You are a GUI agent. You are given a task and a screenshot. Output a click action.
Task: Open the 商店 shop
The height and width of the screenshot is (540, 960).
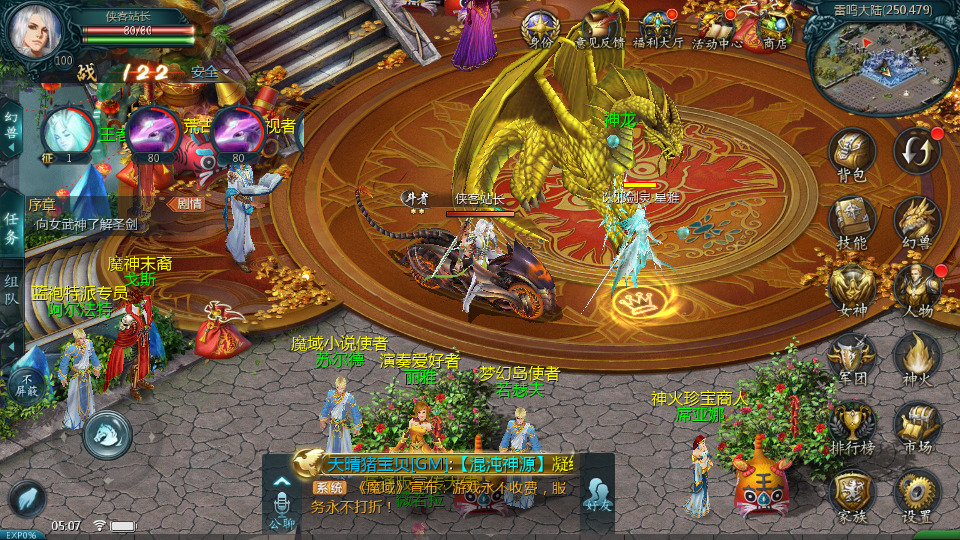[x=775, y=28]
